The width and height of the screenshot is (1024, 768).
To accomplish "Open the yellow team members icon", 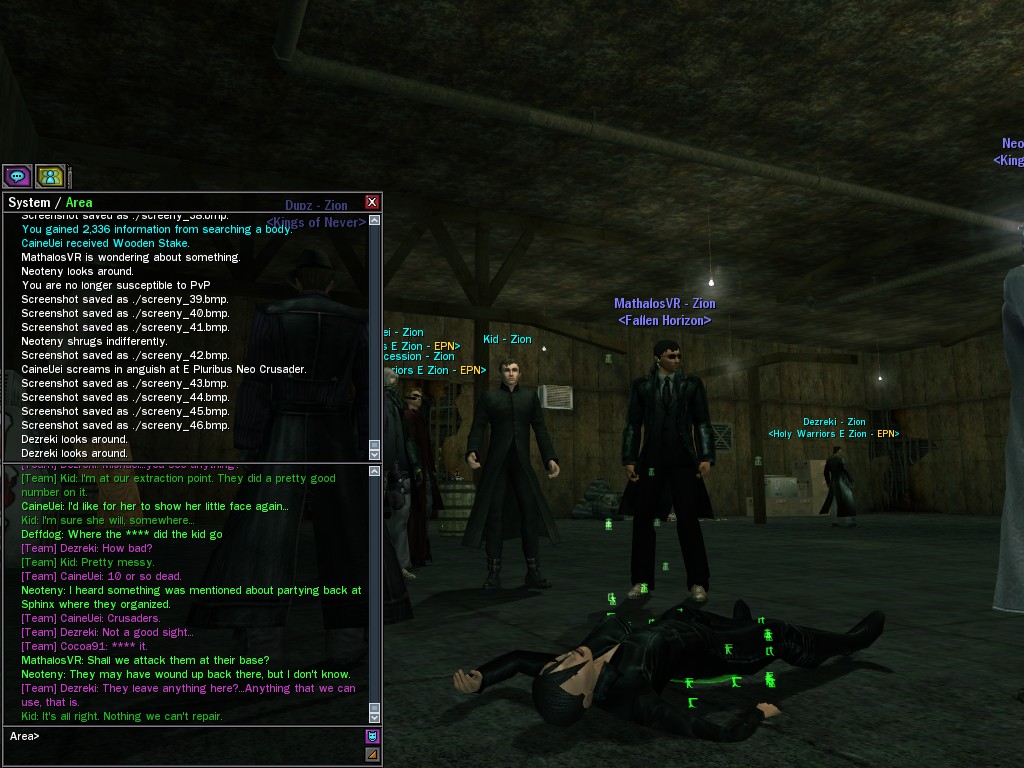I will click(50, 177).
